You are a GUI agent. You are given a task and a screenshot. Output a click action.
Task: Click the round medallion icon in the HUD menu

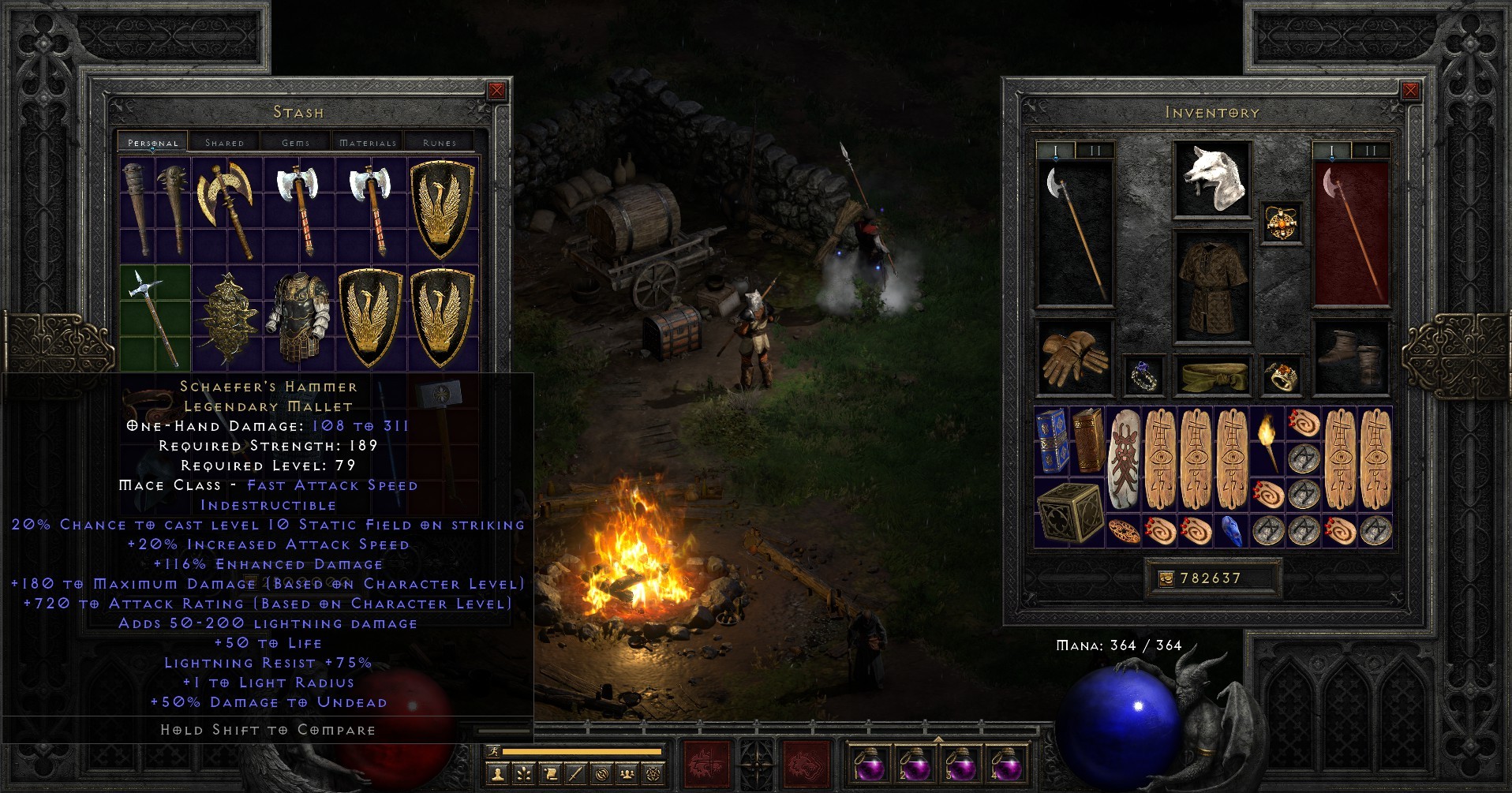coord(600,773)
